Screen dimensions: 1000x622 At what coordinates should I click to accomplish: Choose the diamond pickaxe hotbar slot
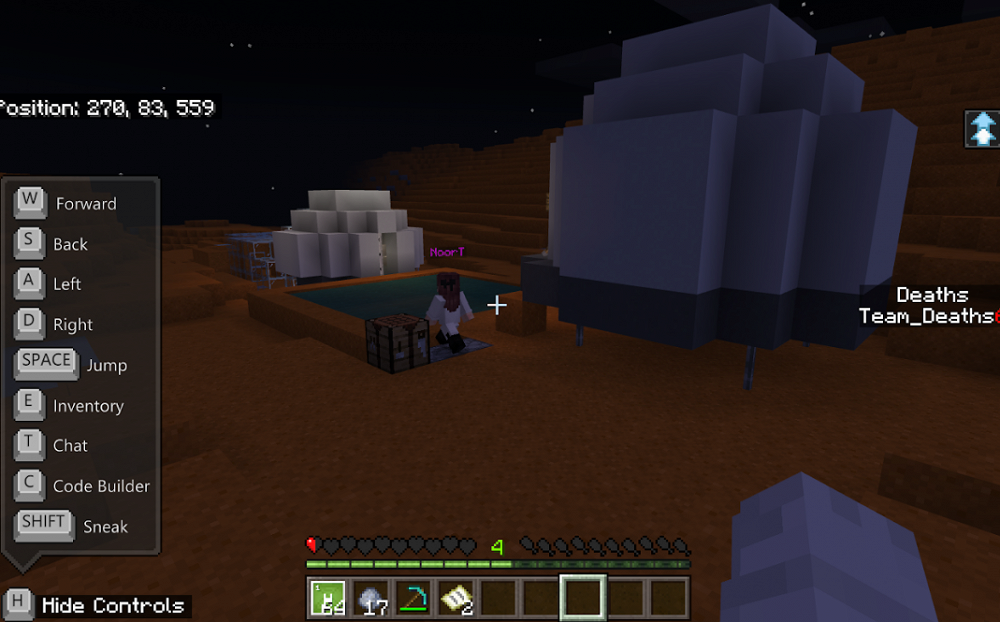[413, 597]
